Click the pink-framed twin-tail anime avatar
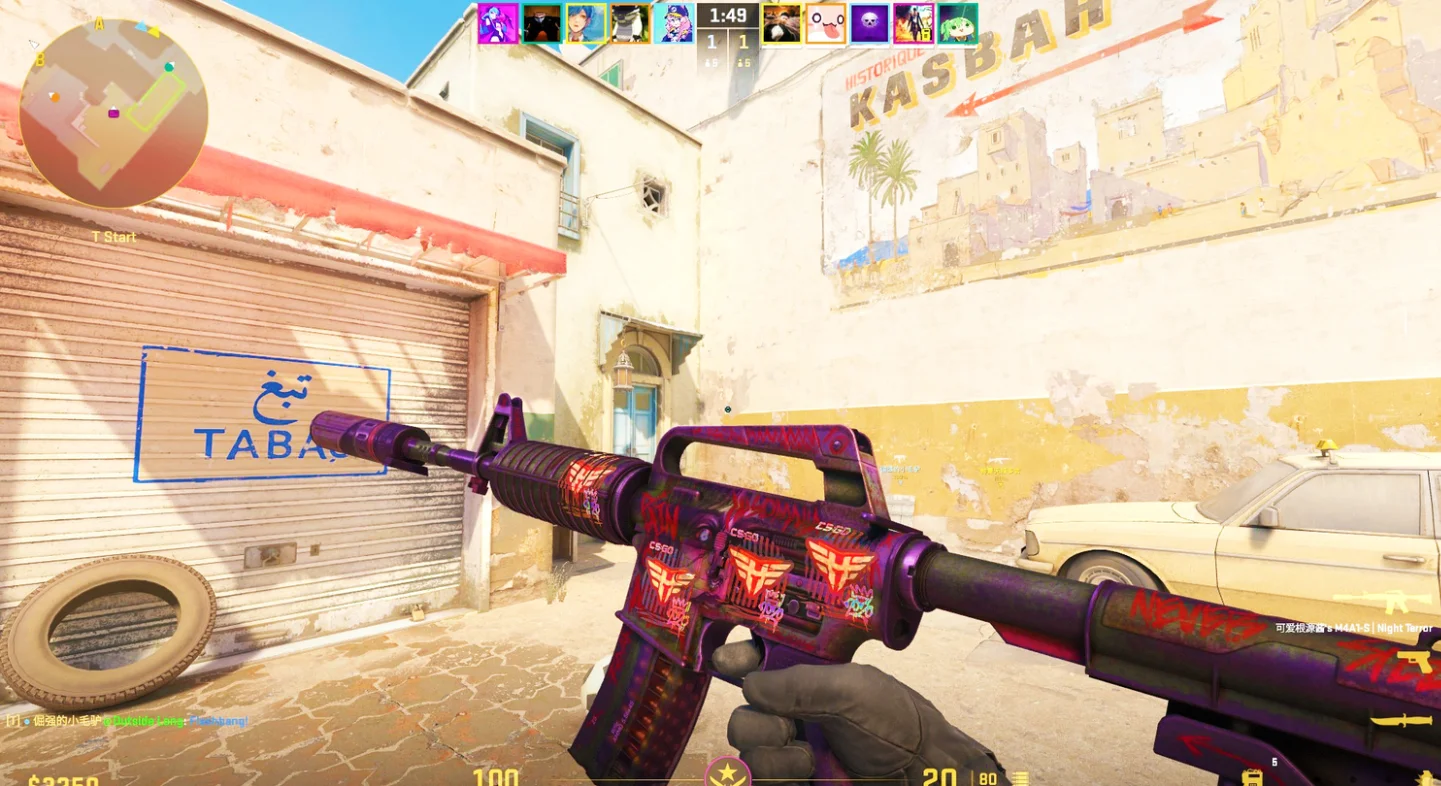Image resolution: width=1441 pixels, height=786 pixels. point(498,23)
